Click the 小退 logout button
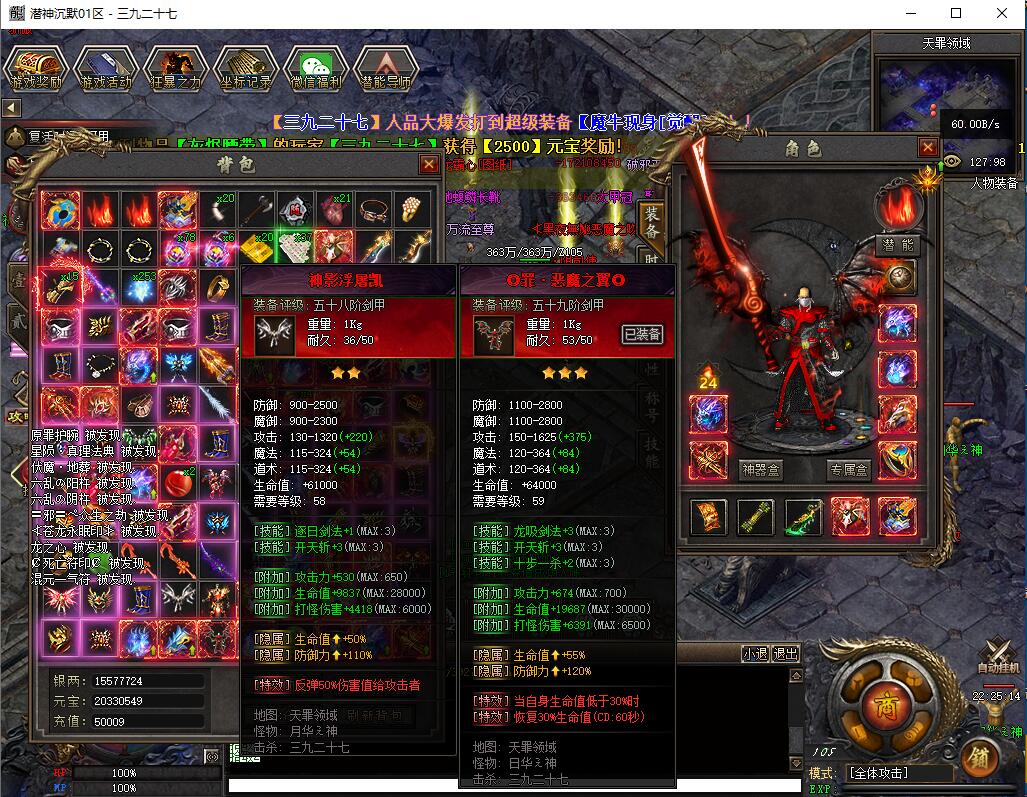This screenshot has width=1027, height=797. pyautogui.click(x=755, y=654)
